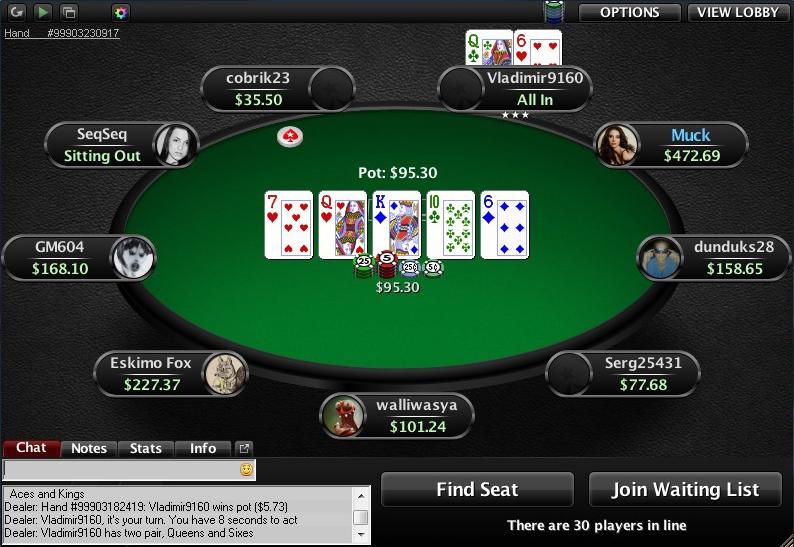
Task: Pop out the chat panel window
Action: (x=243, y=449)
